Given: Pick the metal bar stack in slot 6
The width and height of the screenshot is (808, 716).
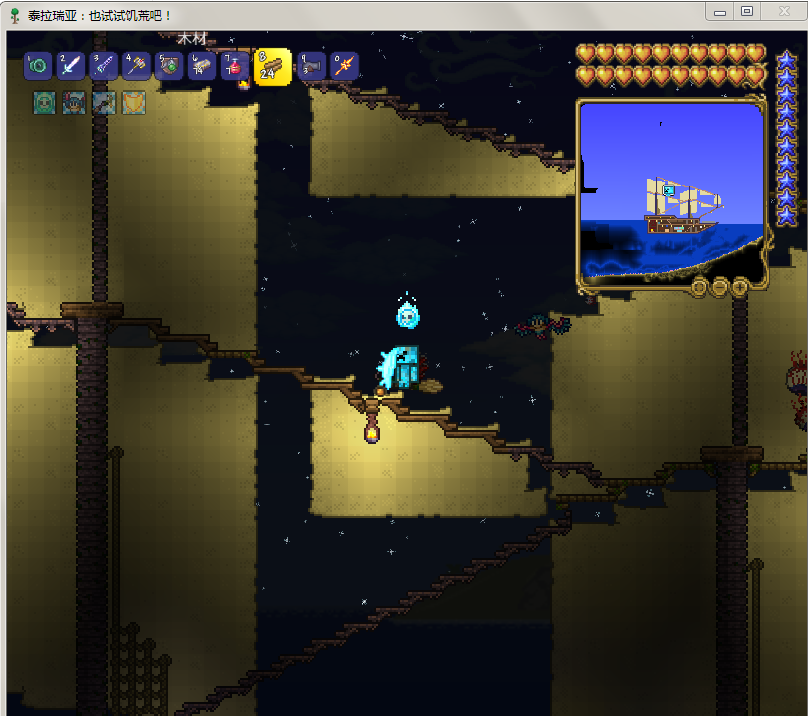Looking at the screenshot, I should click(x=202, y=66).
